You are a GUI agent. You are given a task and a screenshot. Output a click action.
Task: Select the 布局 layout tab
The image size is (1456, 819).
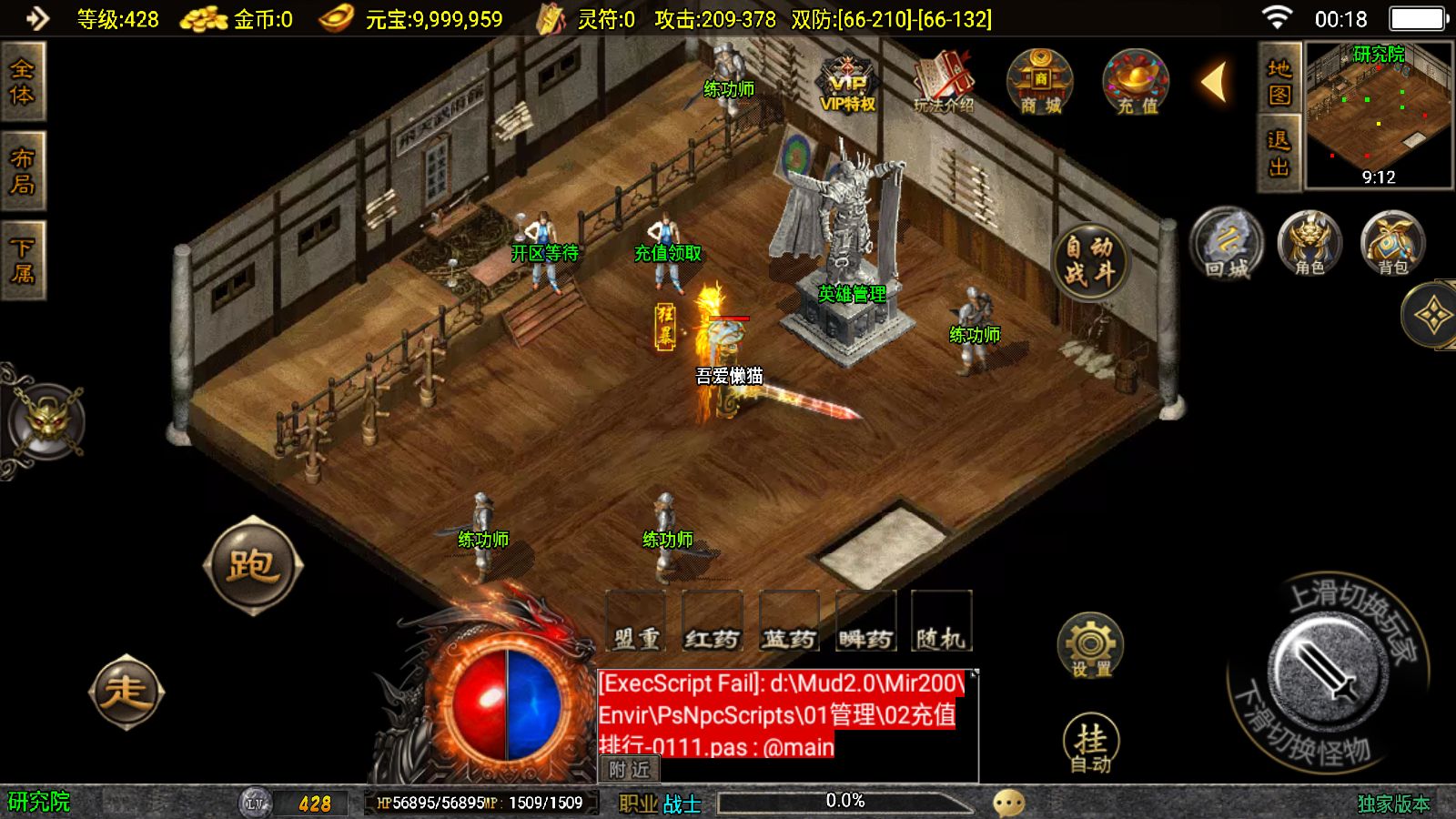(x=23, y=171)
